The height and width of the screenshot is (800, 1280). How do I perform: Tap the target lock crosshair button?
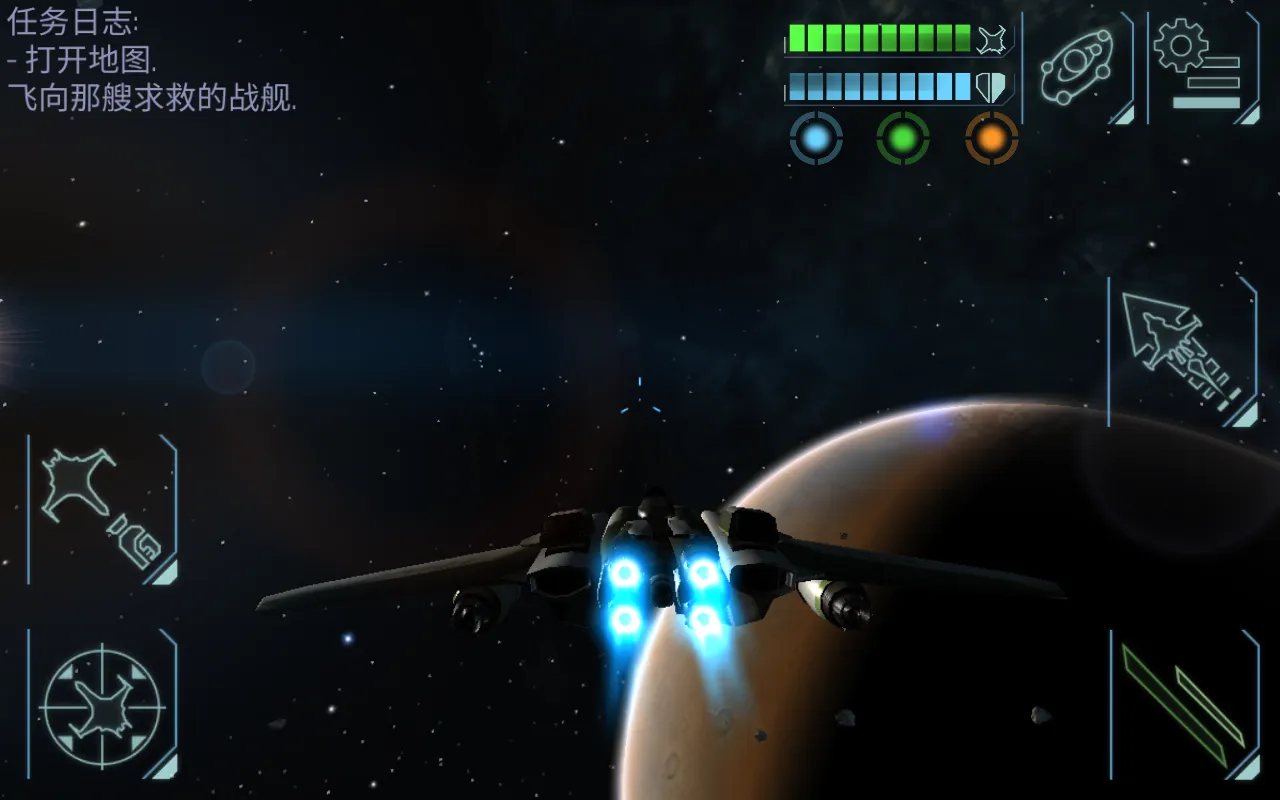102,706
